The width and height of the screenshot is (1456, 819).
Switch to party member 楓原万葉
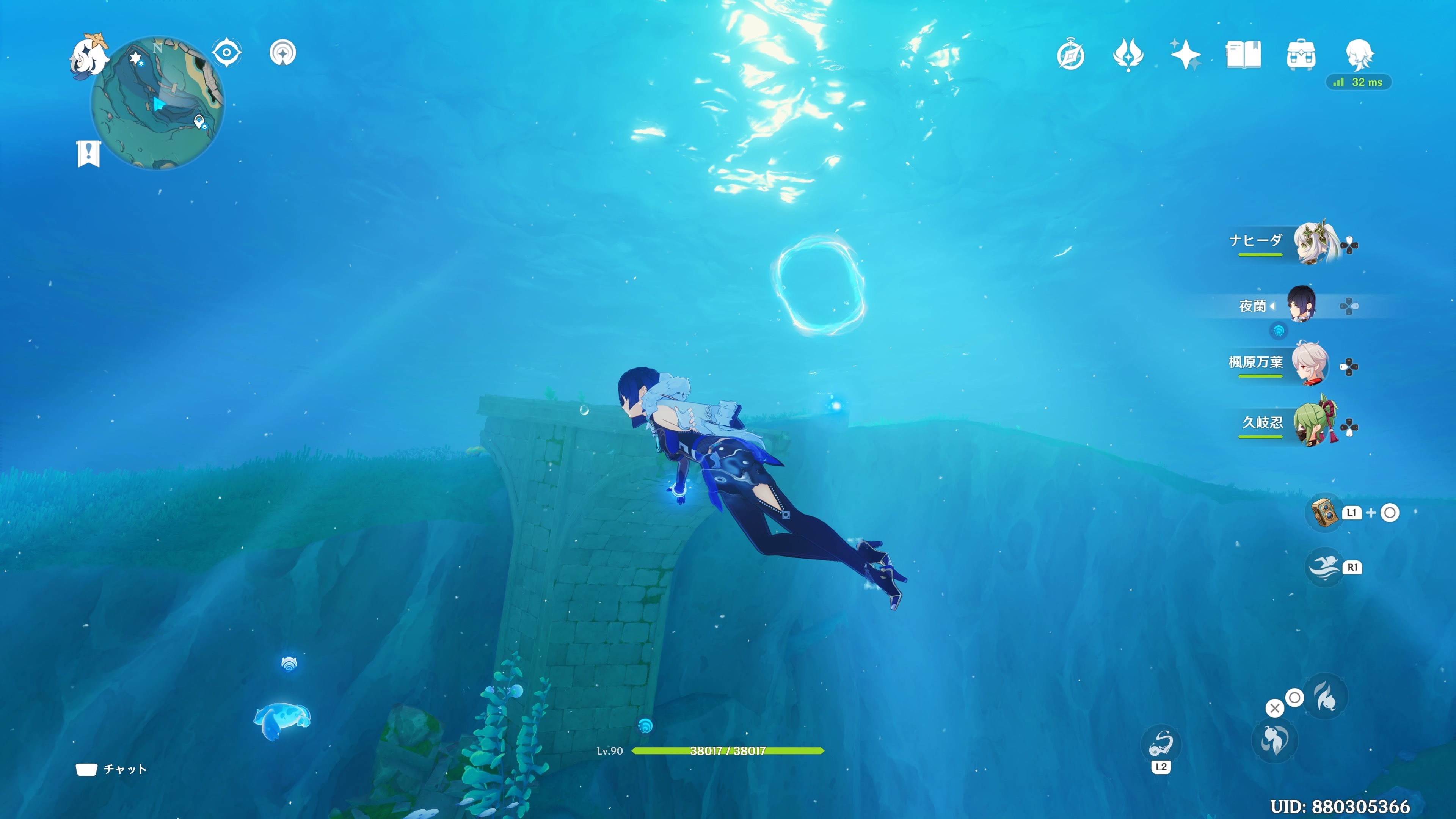point(1310,364)
